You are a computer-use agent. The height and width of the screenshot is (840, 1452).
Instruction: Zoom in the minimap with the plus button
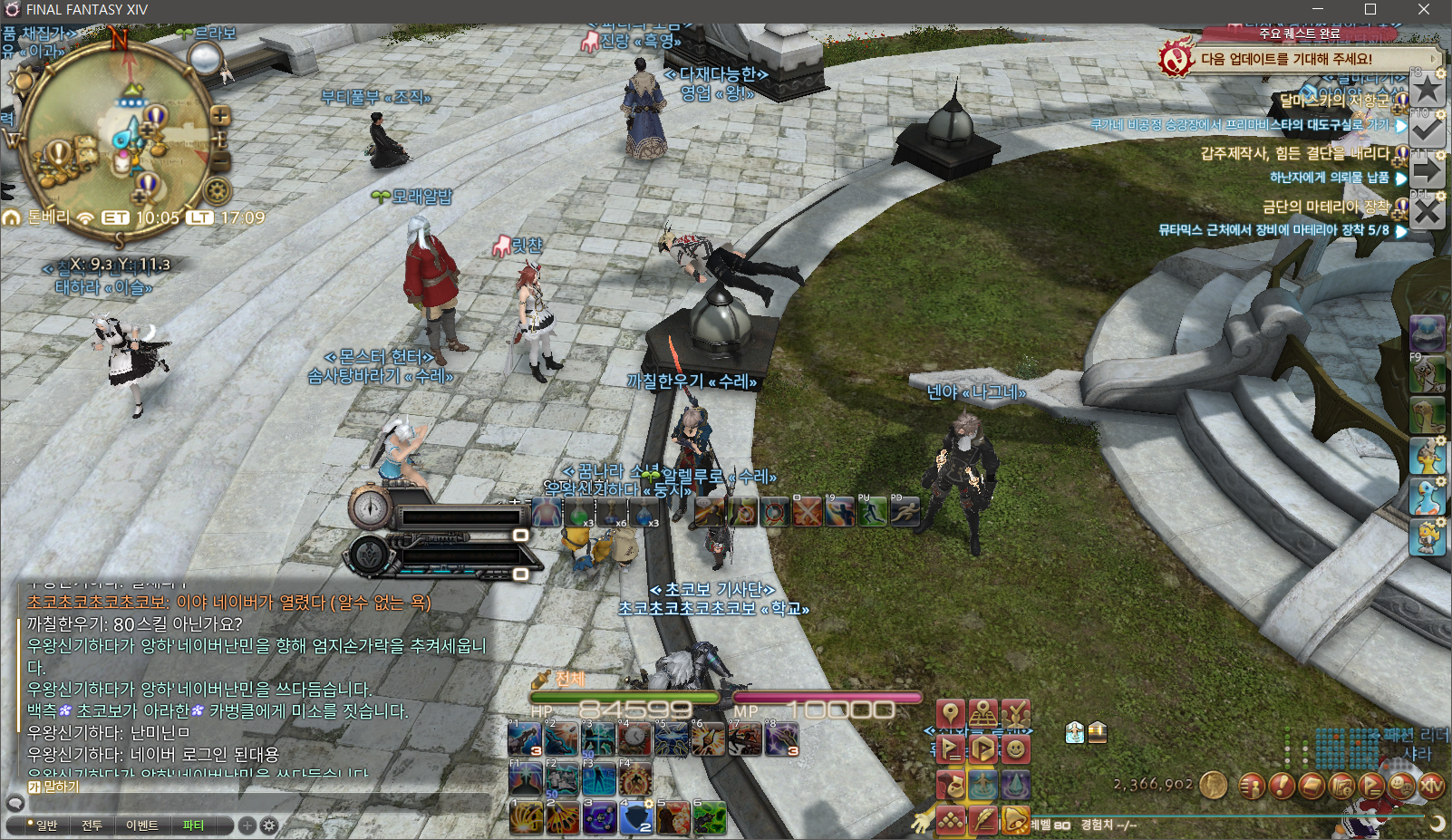click(x=220, y=116)
